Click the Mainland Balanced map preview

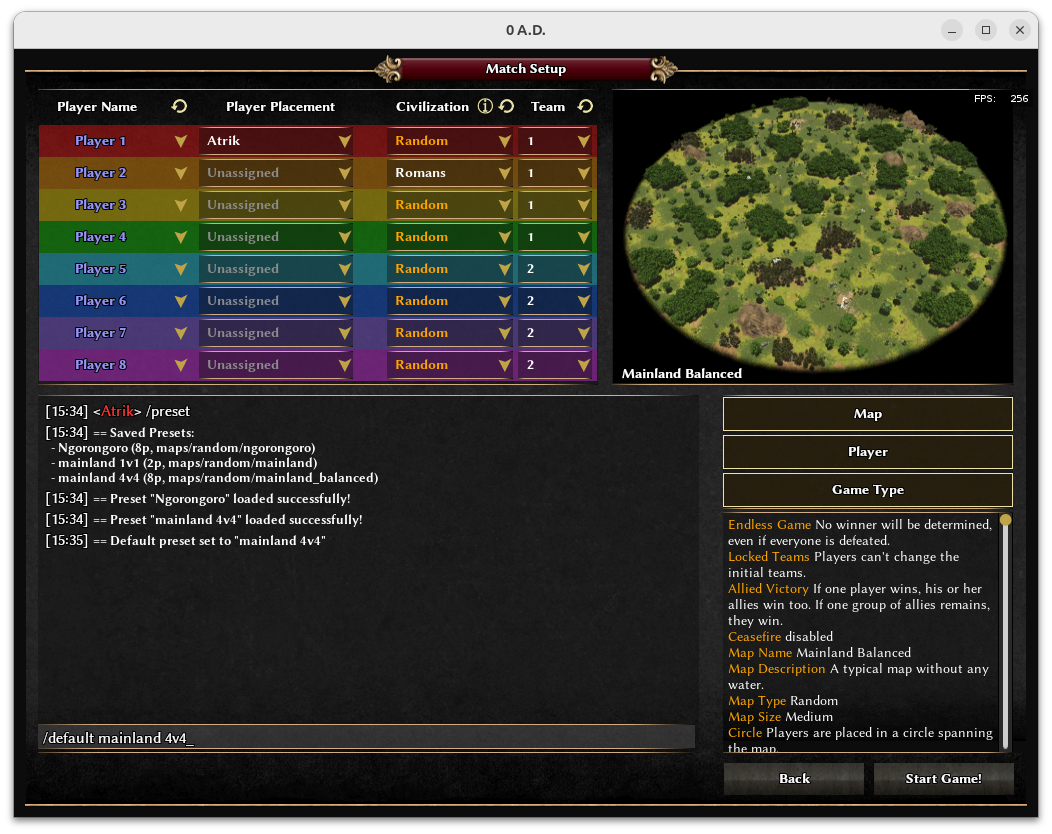[x=812, y=235]
